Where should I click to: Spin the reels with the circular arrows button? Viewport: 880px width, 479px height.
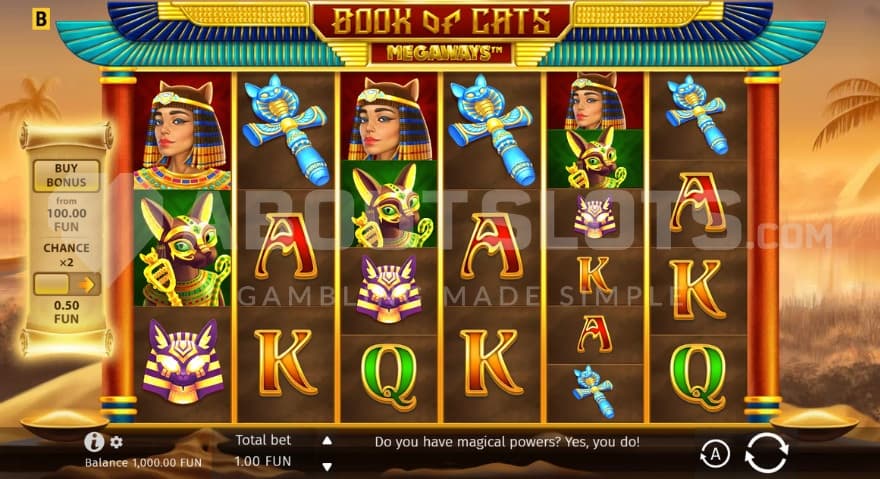(766, 452)
